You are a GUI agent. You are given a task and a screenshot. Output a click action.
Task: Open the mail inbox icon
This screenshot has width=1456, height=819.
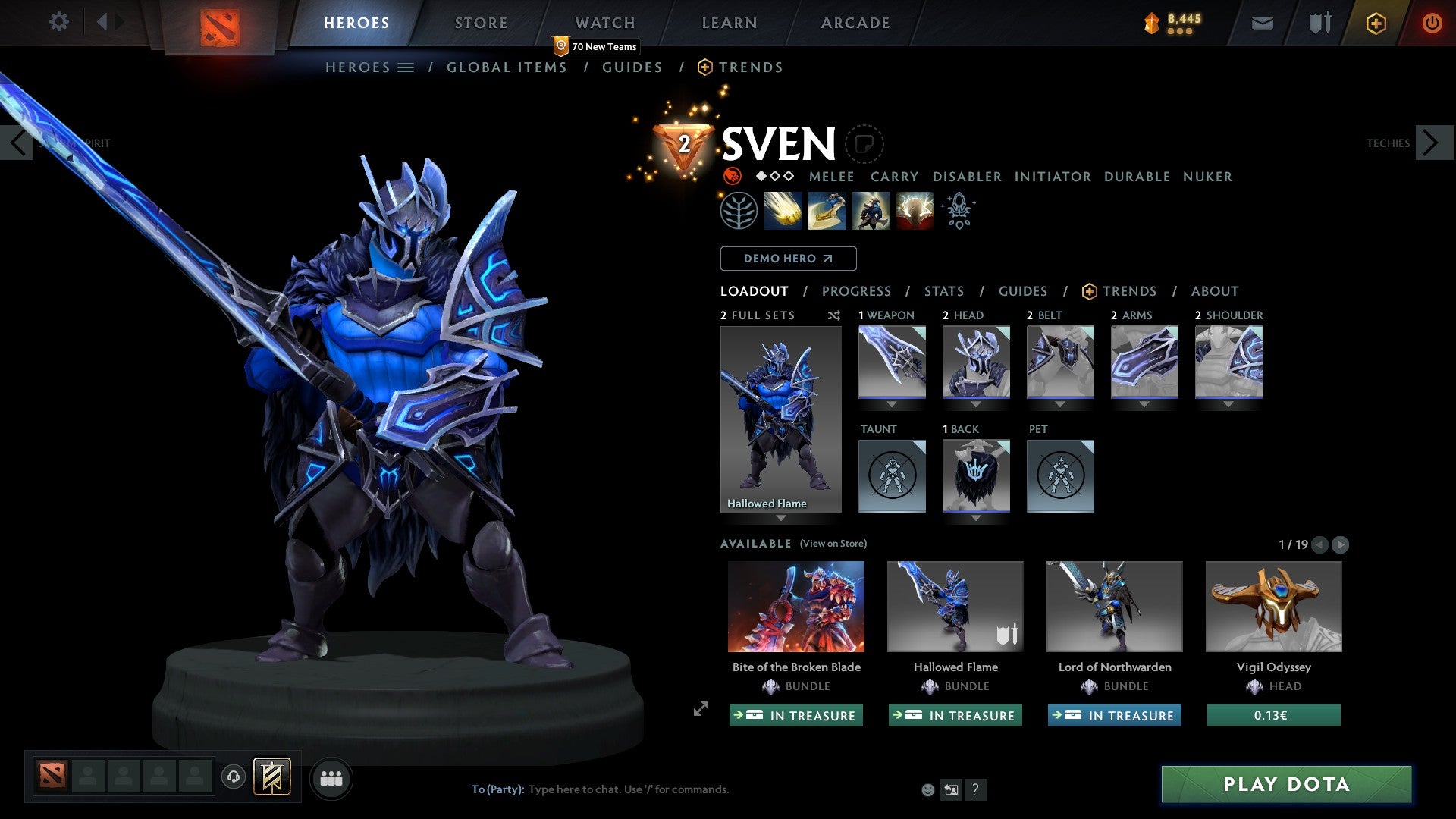(x=1262, y=23)
